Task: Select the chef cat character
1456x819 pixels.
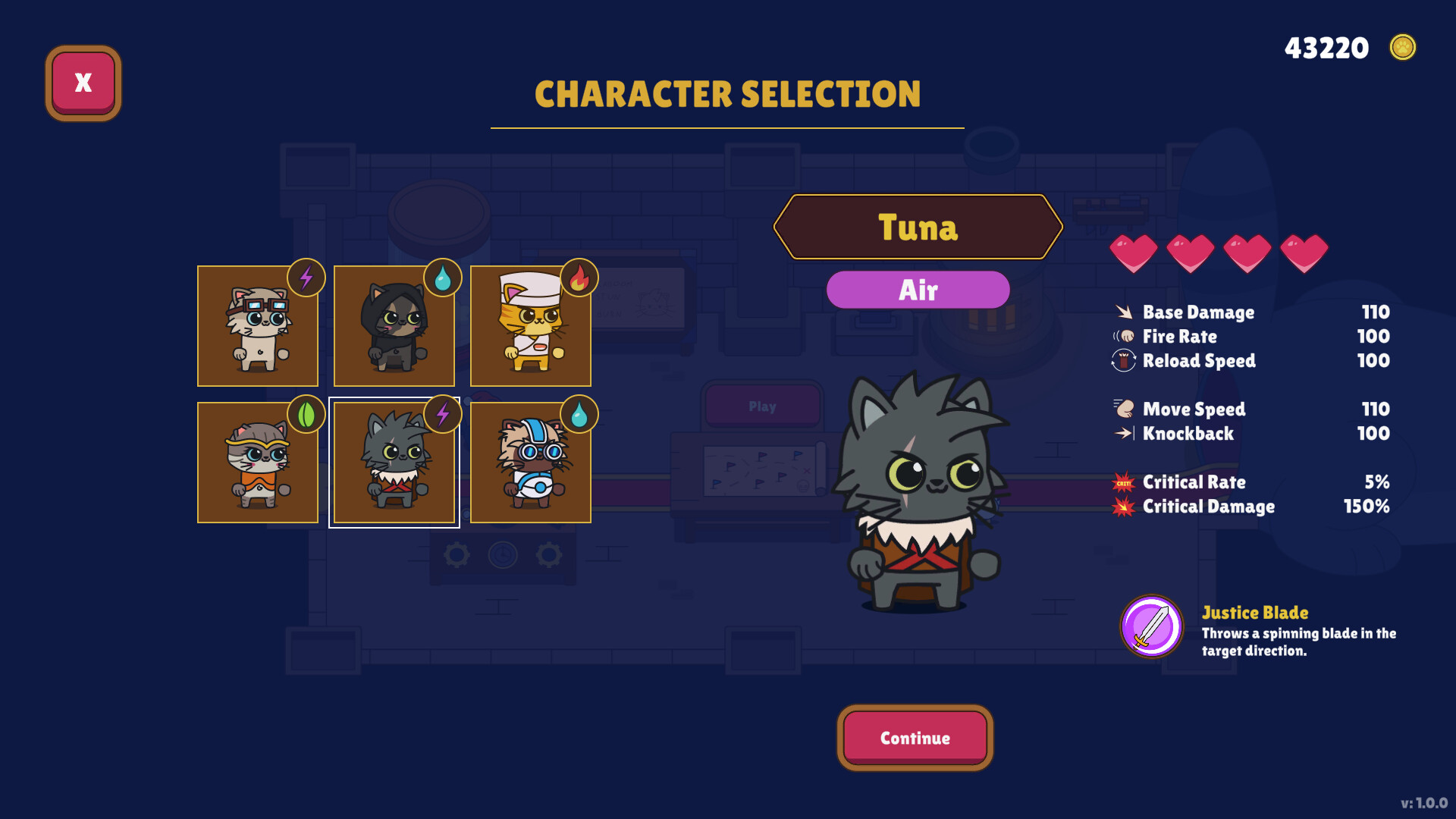Action: pyautogui.click(x=529, y=326)
